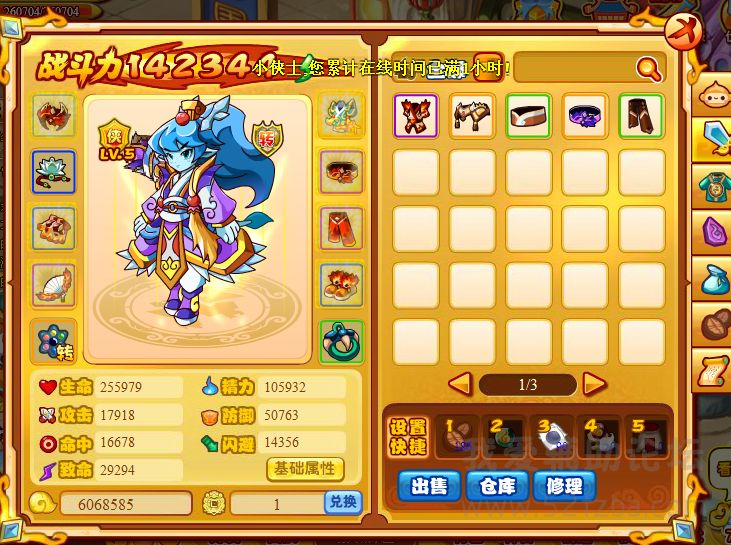This screenshot has height=545, width=731.
Task: Go to the next inventory page
Action: tap(595, 383)
